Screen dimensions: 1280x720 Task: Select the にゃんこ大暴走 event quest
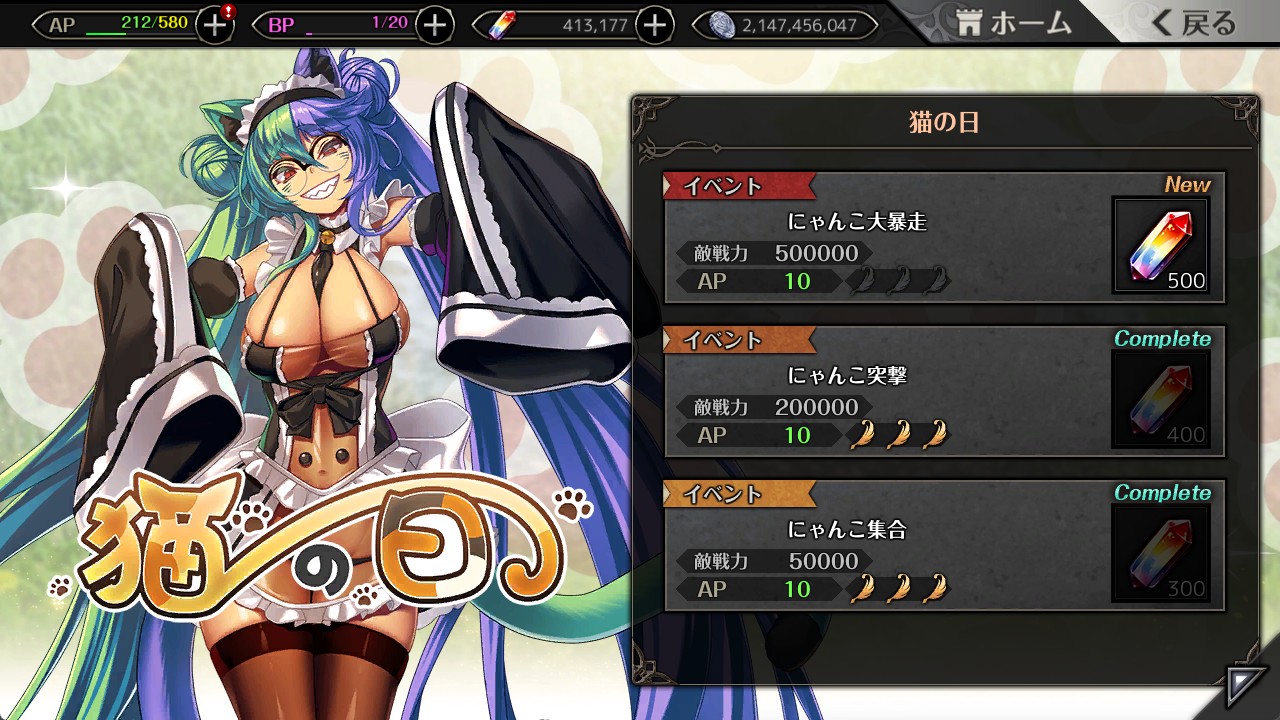(x=885, y=238)
